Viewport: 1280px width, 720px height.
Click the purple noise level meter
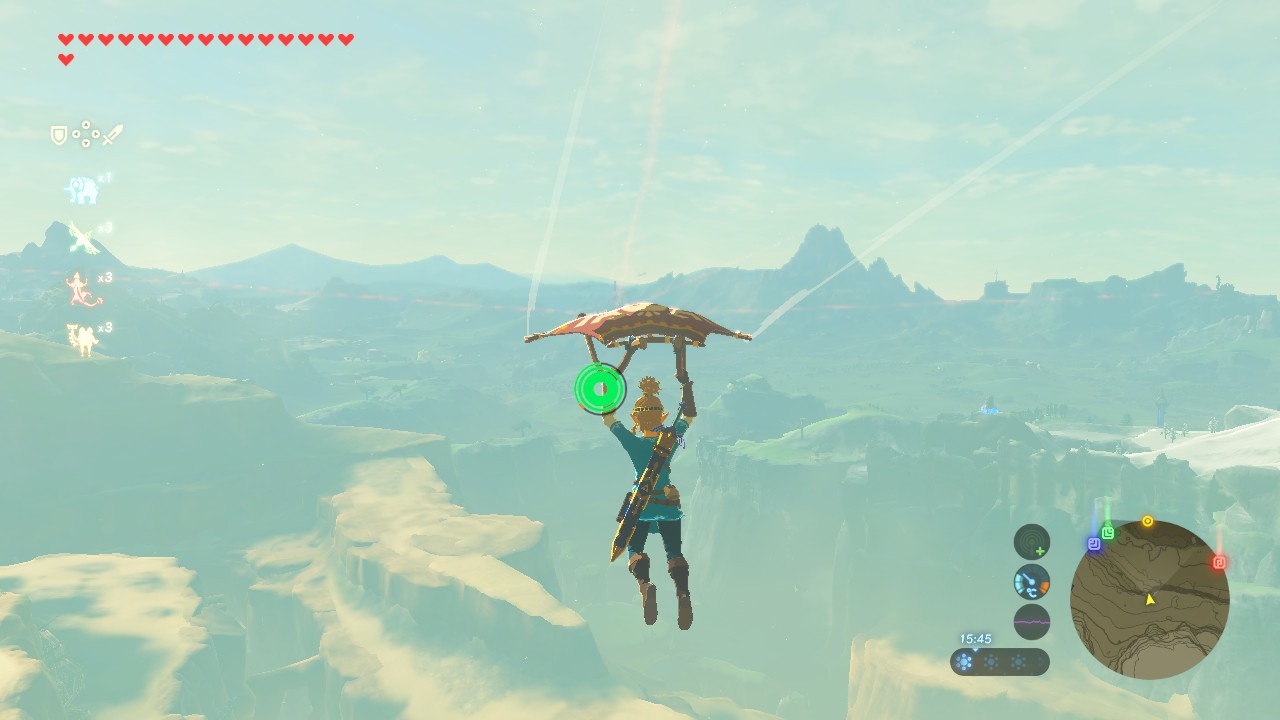(x=1032, y=621)
